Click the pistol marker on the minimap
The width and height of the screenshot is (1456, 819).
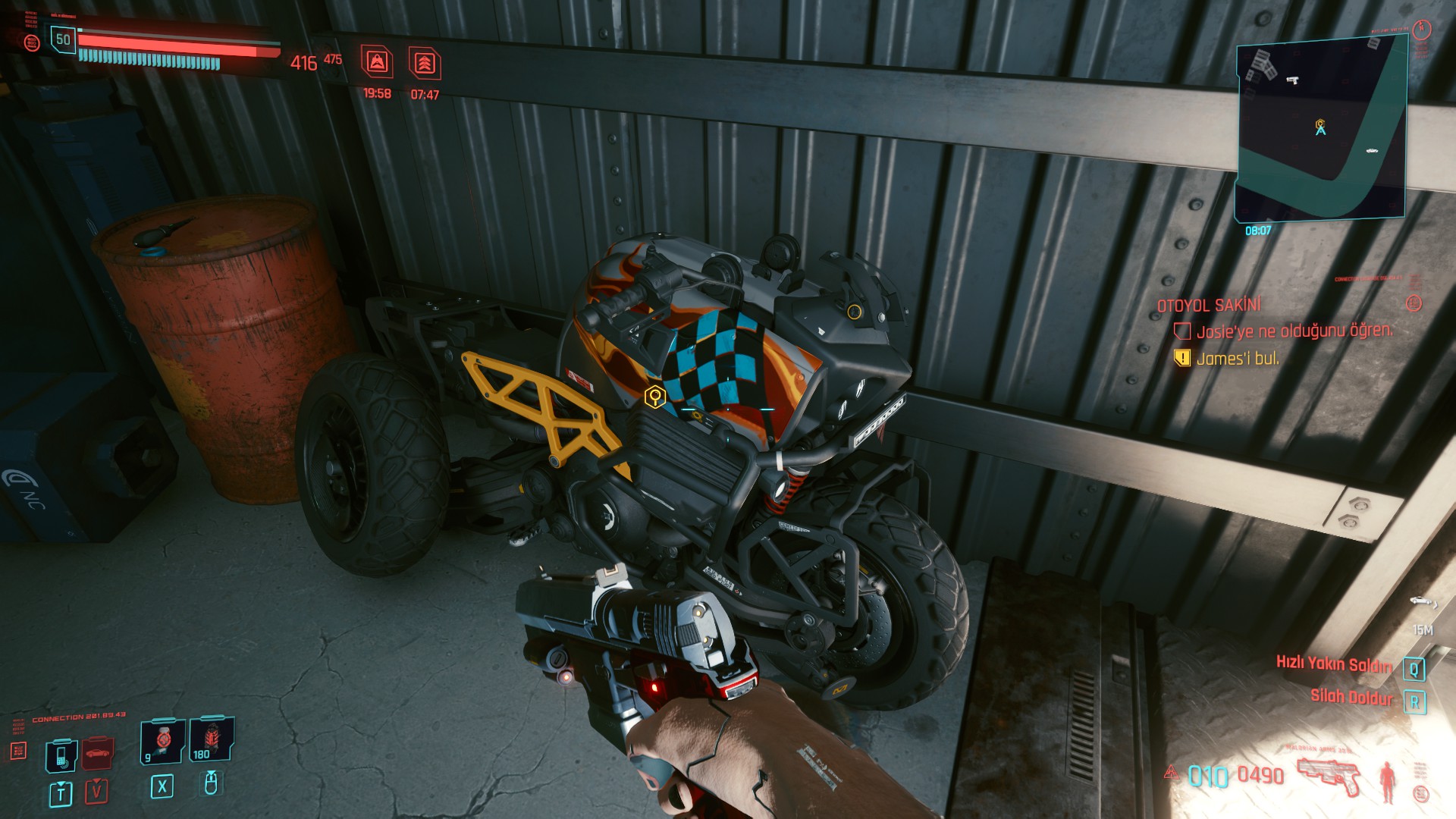pos(1292,79)
